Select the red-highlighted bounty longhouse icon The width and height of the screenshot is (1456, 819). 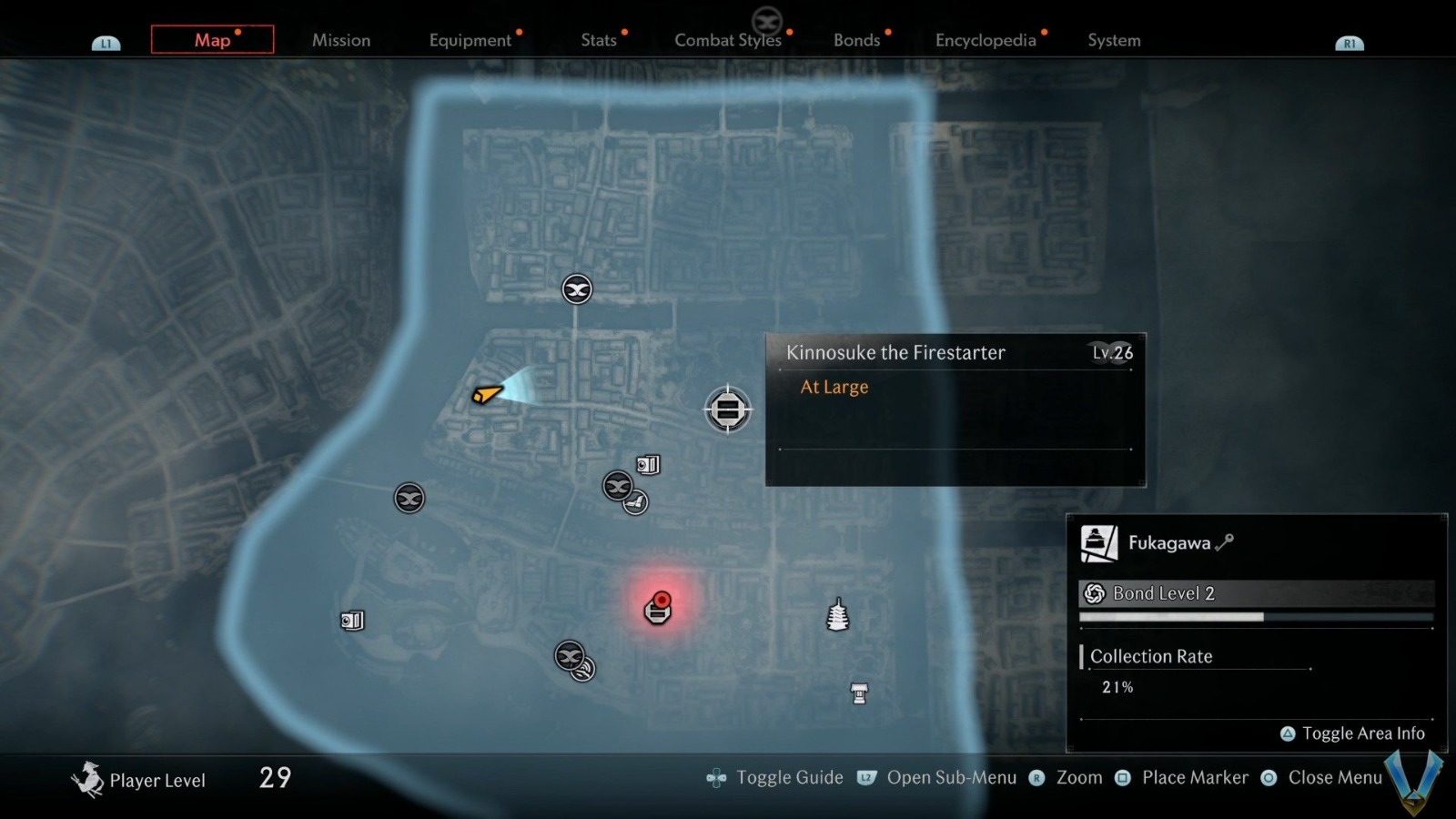pyautogui.click(x=659, y=612)
